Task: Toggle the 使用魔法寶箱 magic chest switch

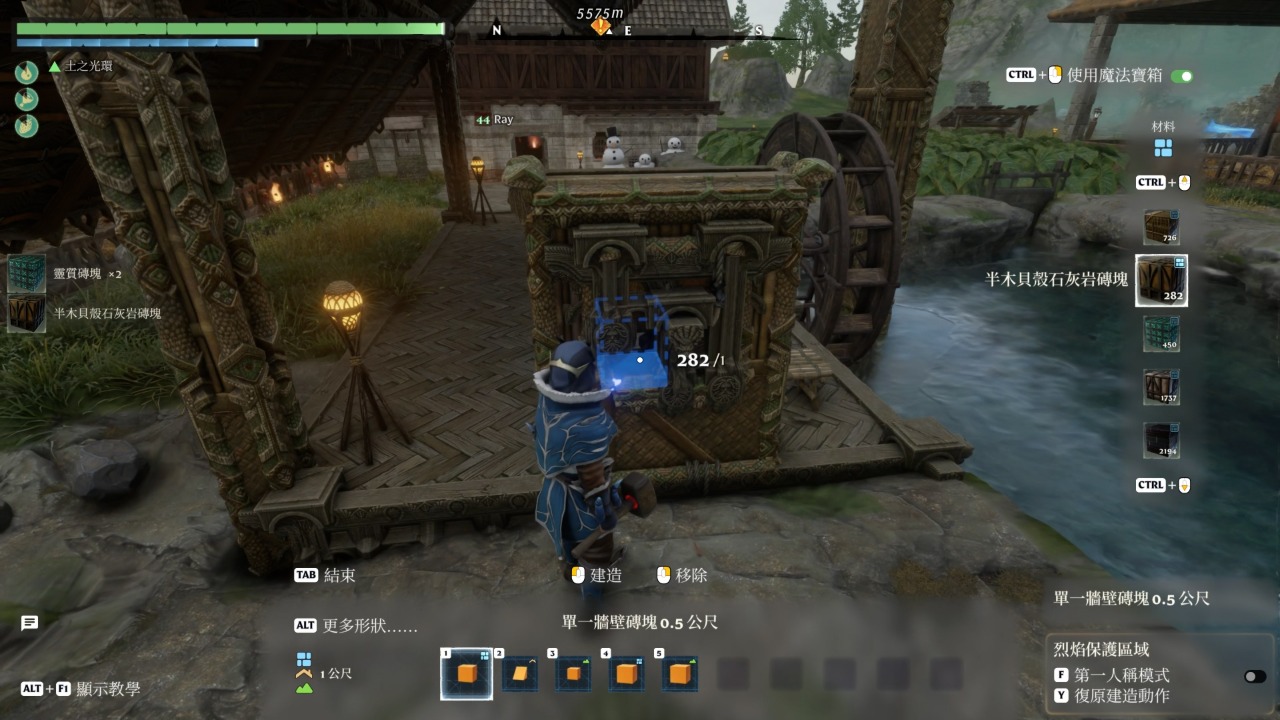Action: pyautogui.click(x=1182, y=76)
